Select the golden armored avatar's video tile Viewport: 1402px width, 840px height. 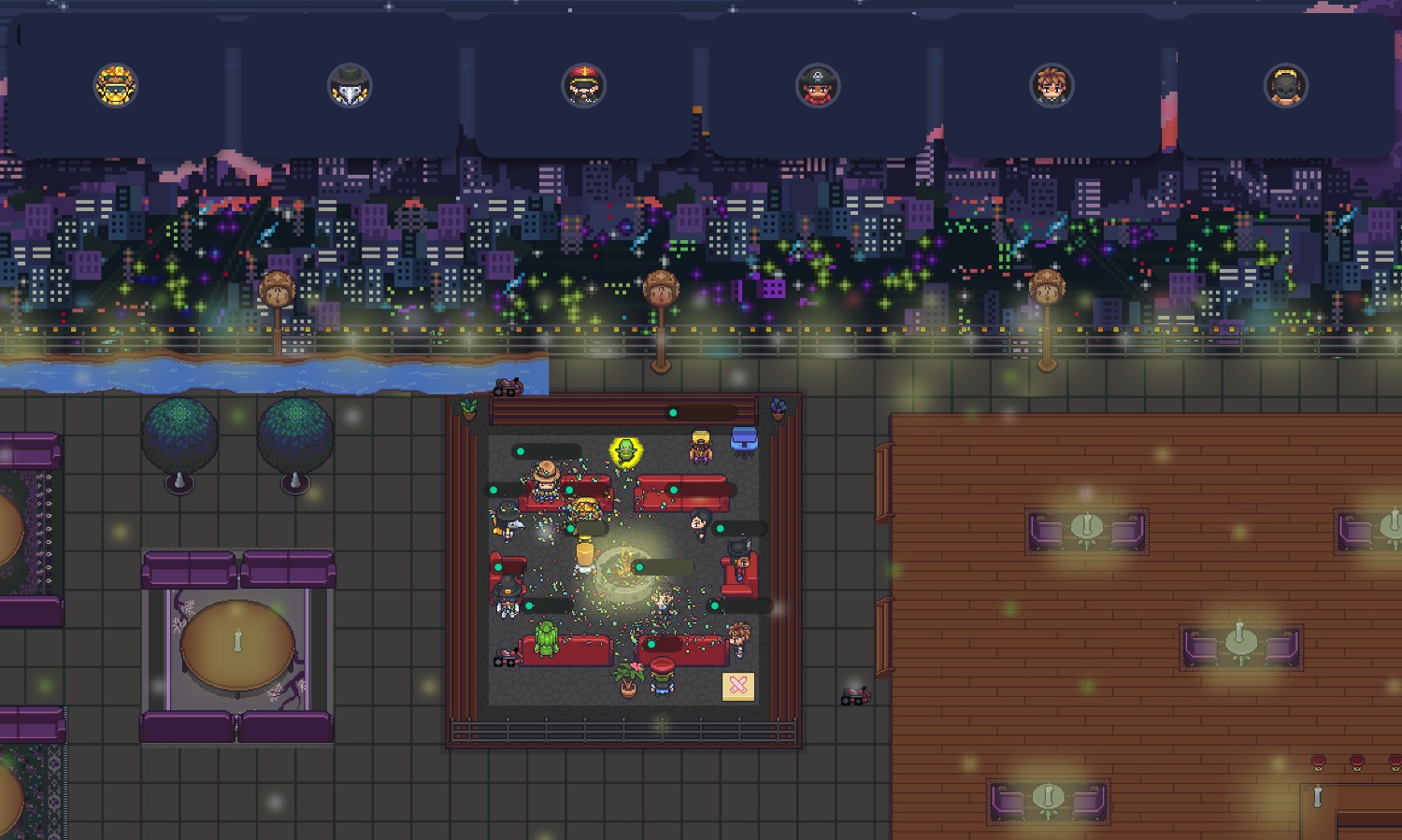tap(116, 86)
